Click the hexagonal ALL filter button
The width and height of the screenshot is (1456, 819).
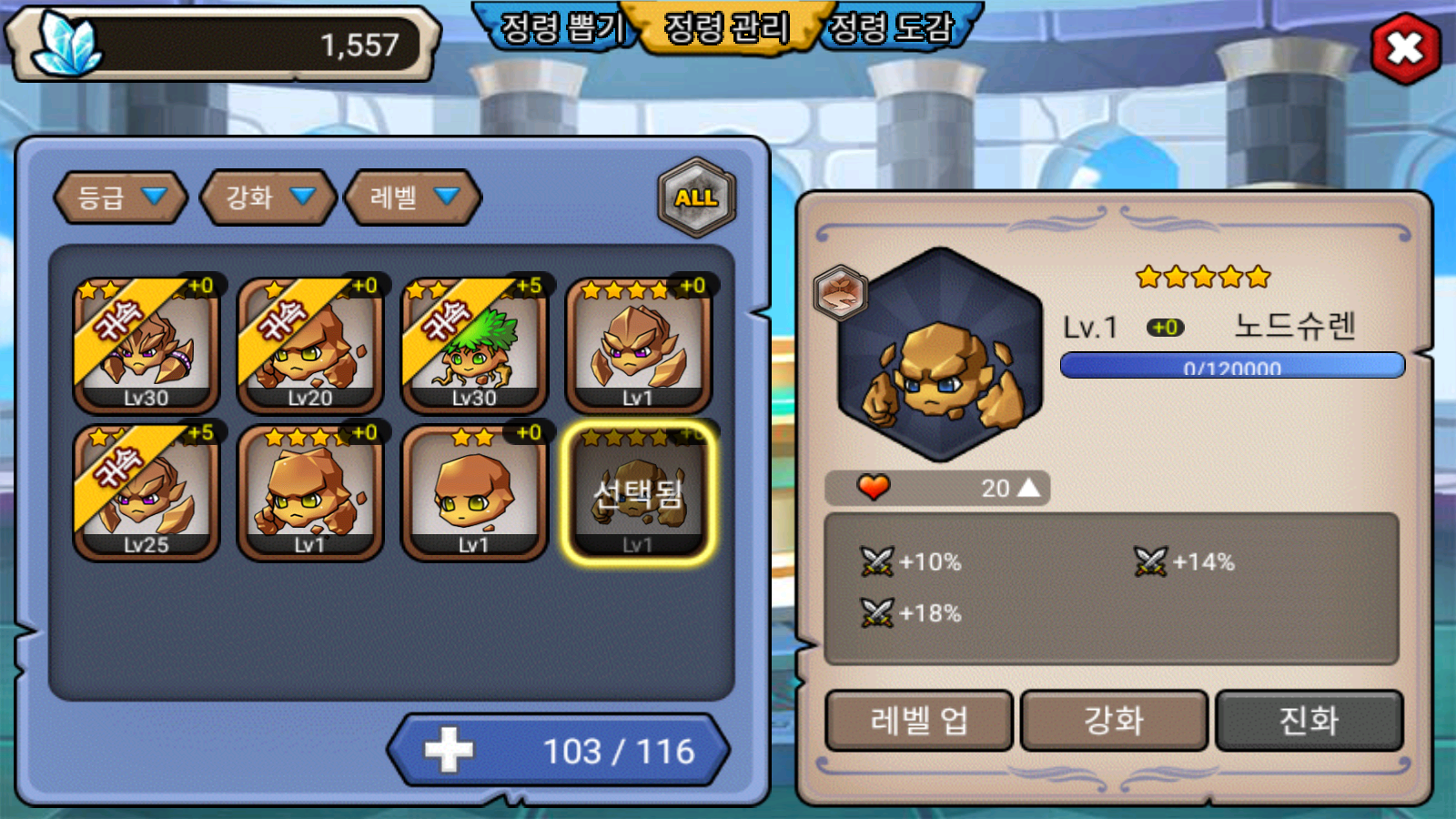[x=696, y=197]
